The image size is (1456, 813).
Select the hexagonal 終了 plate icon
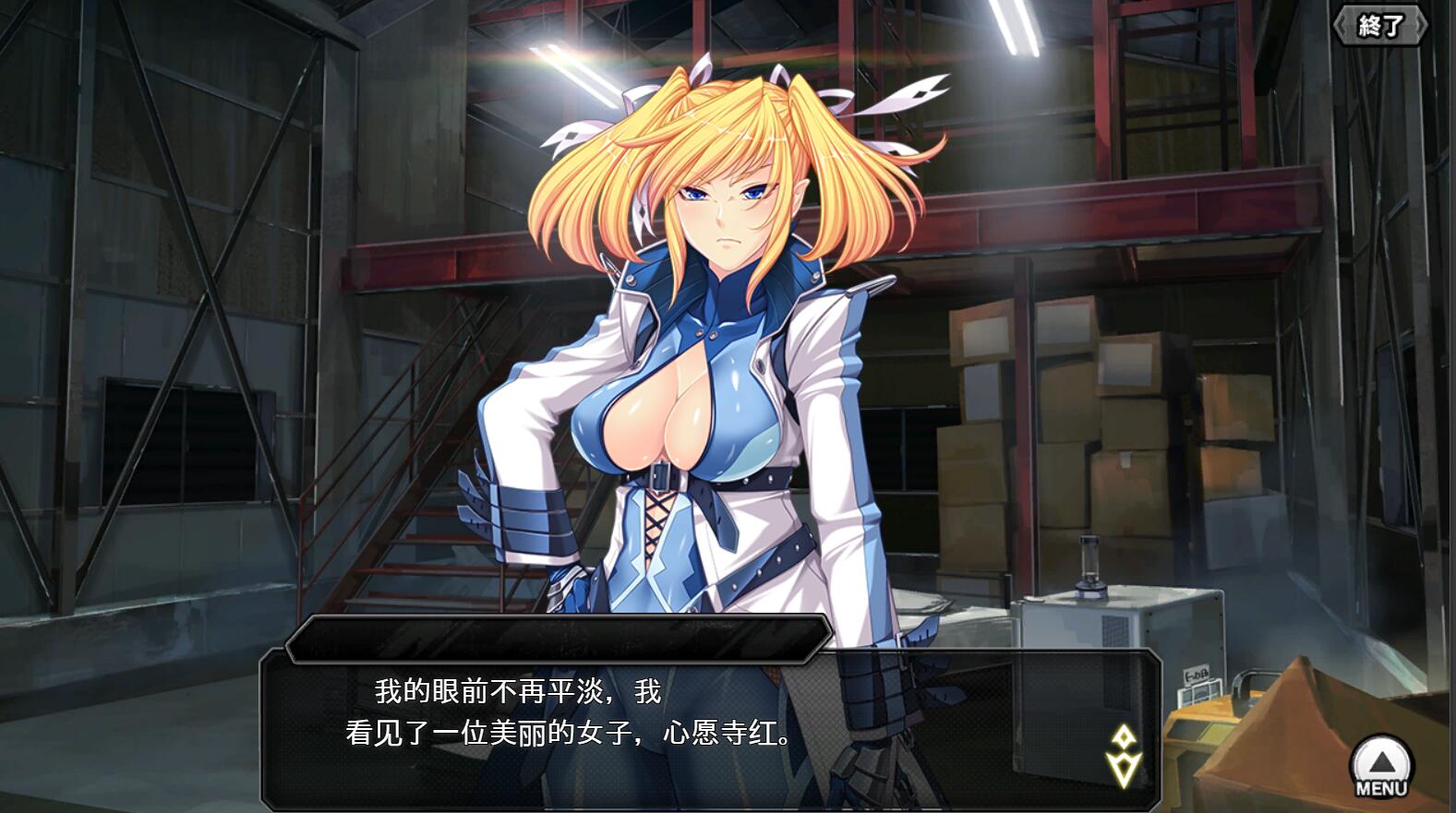1379,26
